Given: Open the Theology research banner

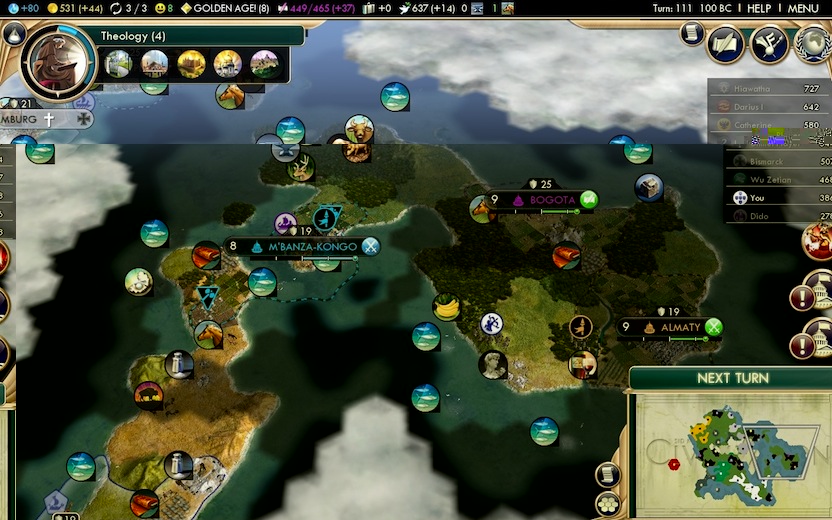Looking at the screenshot, I should point(200,36).
